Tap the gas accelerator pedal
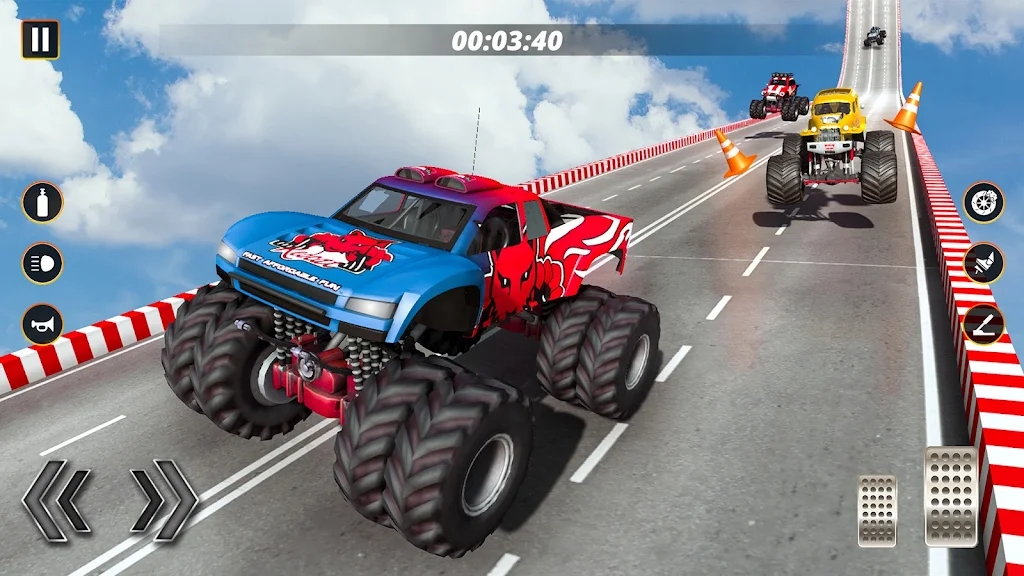 (950, 496)
